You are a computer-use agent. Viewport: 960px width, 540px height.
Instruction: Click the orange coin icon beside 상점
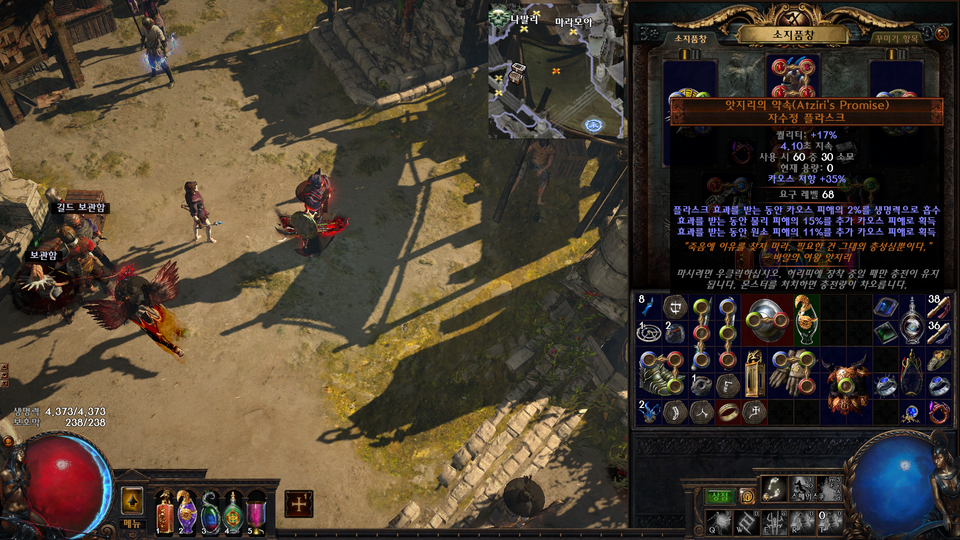(744, 497)
